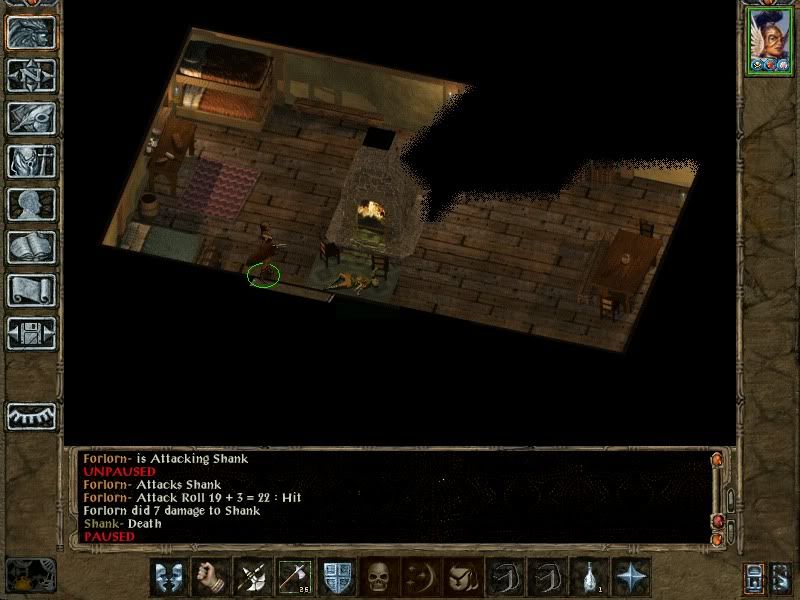Use the skull ability button

(x=378, y=577)
